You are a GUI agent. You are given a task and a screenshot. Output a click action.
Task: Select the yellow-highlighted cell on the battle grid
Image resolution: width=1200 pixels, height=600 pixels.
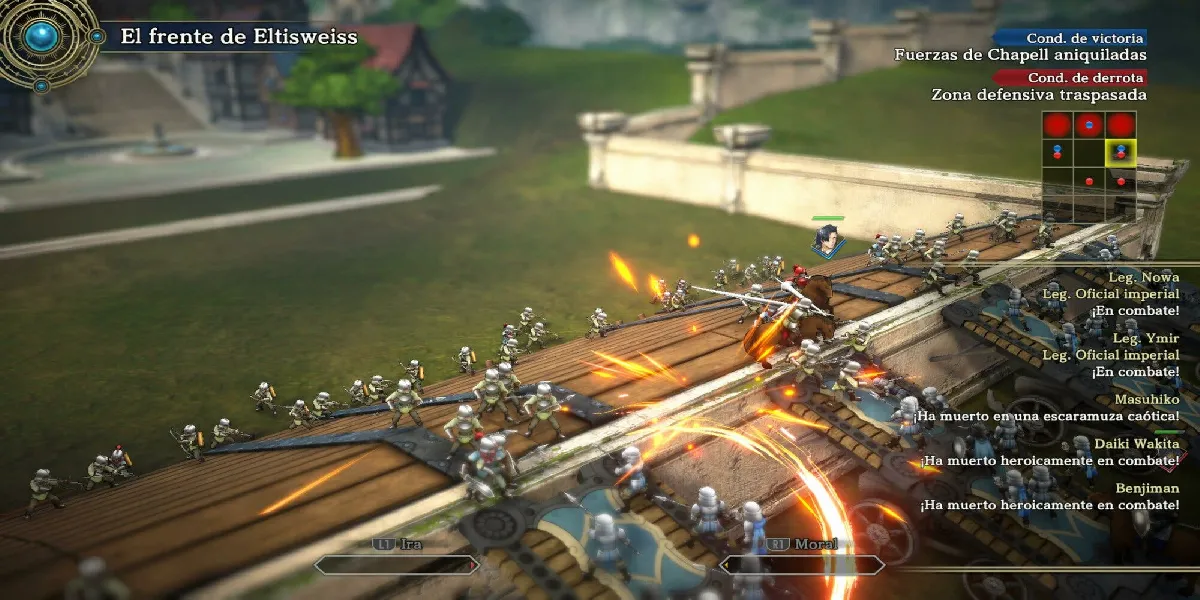1120,153
